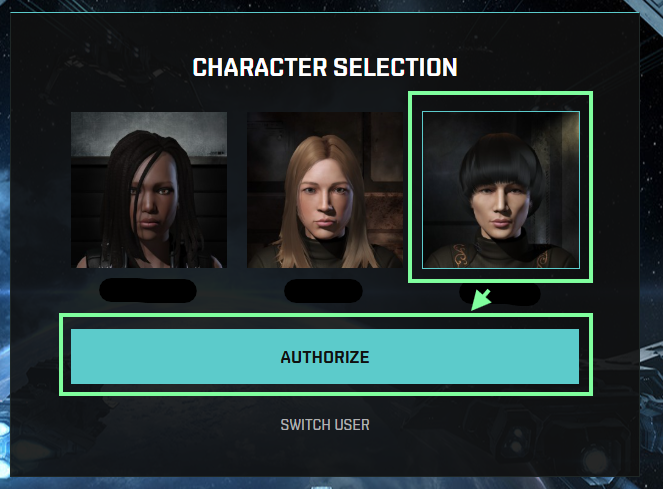Click the Authorize button
Viewport: 663px width, 489px height.
325,357
